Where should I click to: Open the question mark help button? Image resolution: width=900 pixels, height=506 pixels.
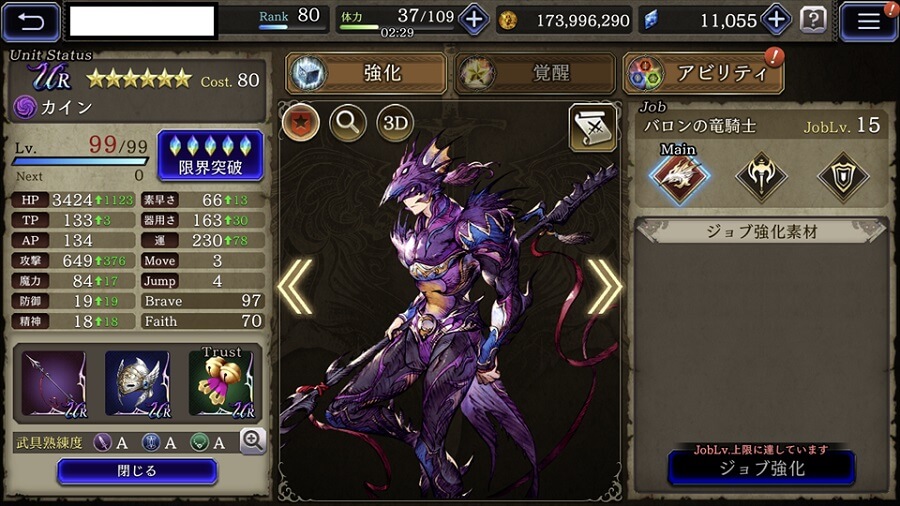(814, 19)
